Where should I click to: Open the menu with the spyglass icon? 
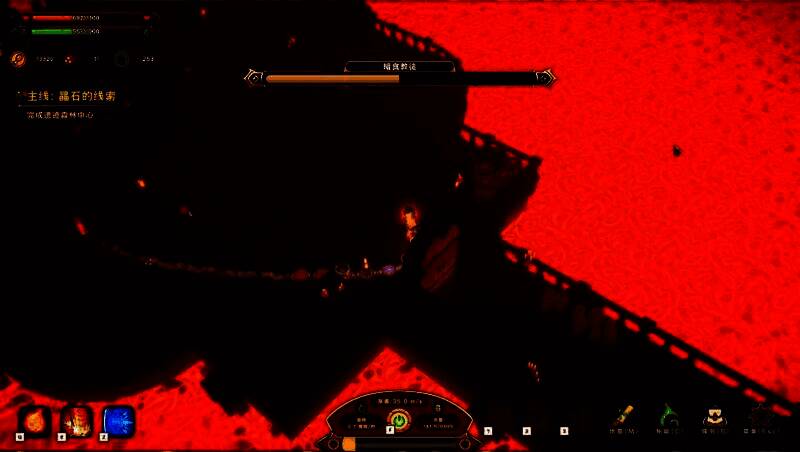[625, 416]
